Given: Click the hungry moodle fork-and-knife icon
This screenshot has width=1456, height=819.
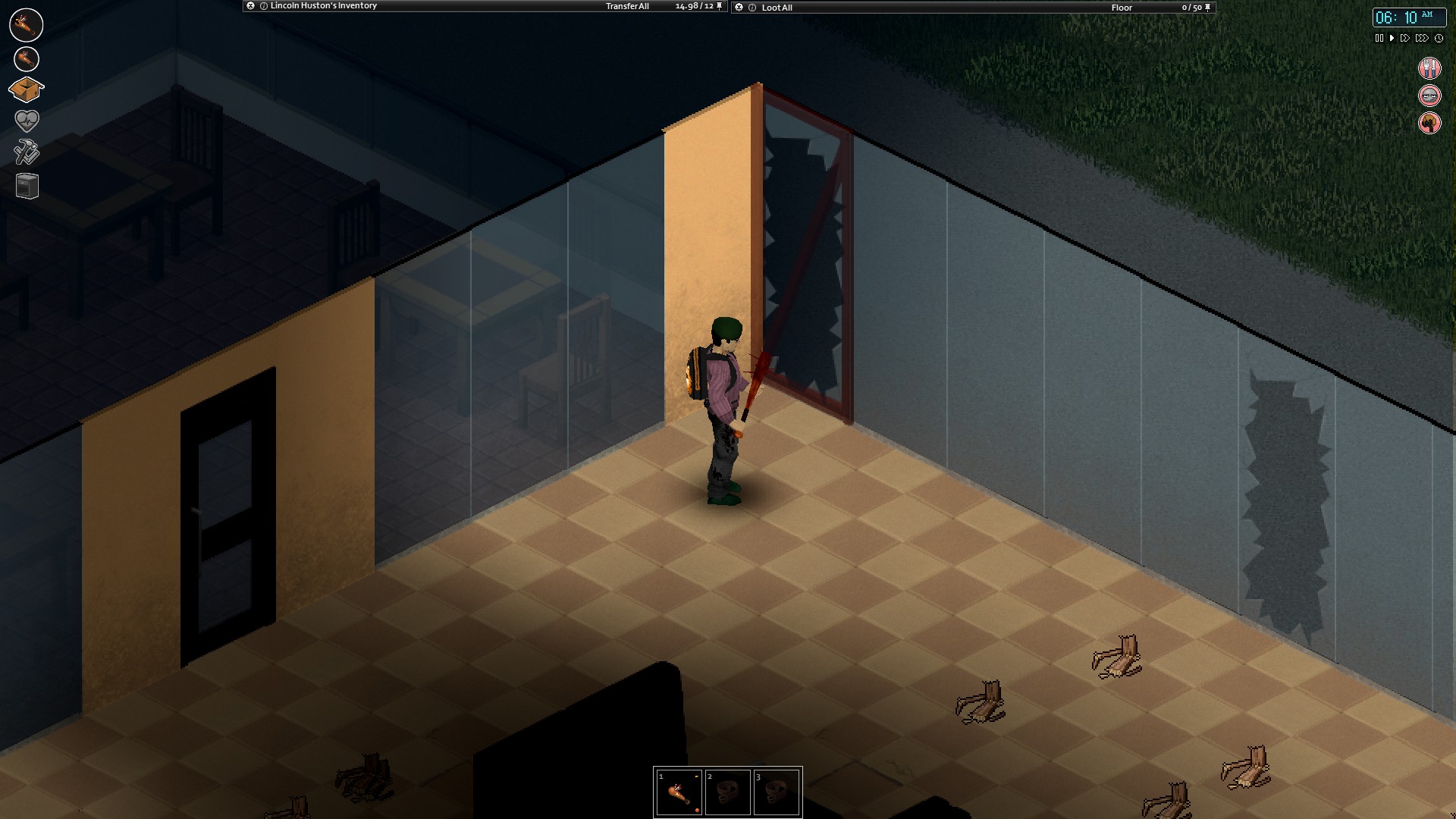Looking at the screenshot, I should point(1429,67).
